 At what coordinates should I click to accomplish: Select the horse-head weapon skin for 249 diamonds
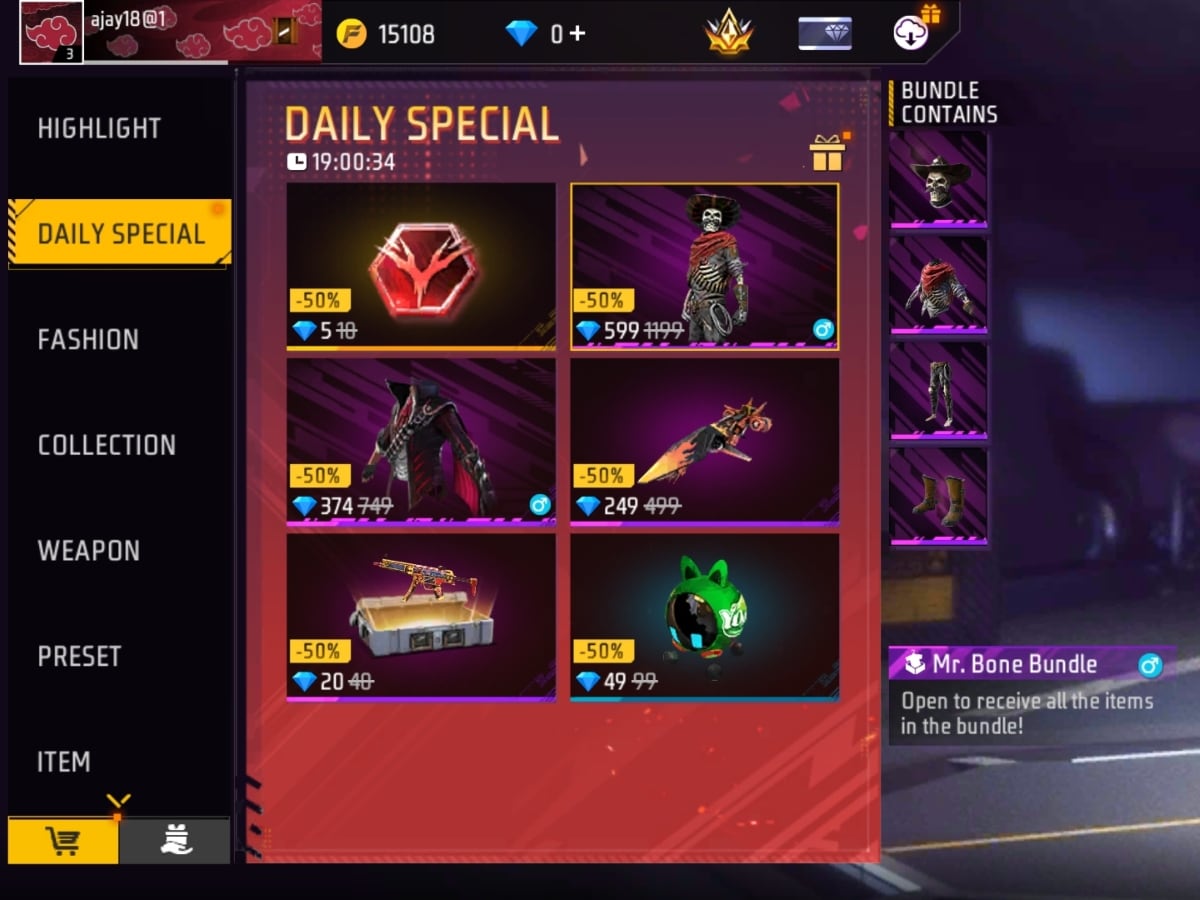pos(705,441)
